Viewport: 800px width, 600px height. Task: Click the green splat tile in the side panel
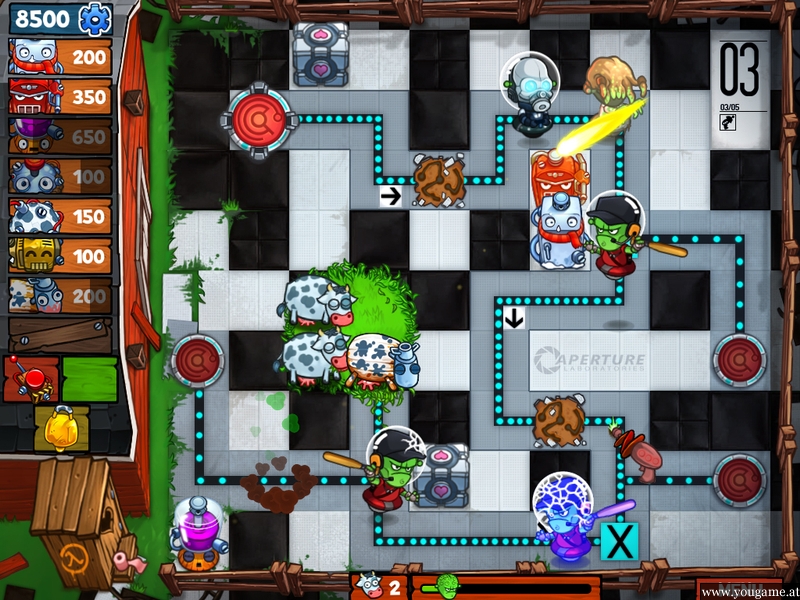[90, 379]
